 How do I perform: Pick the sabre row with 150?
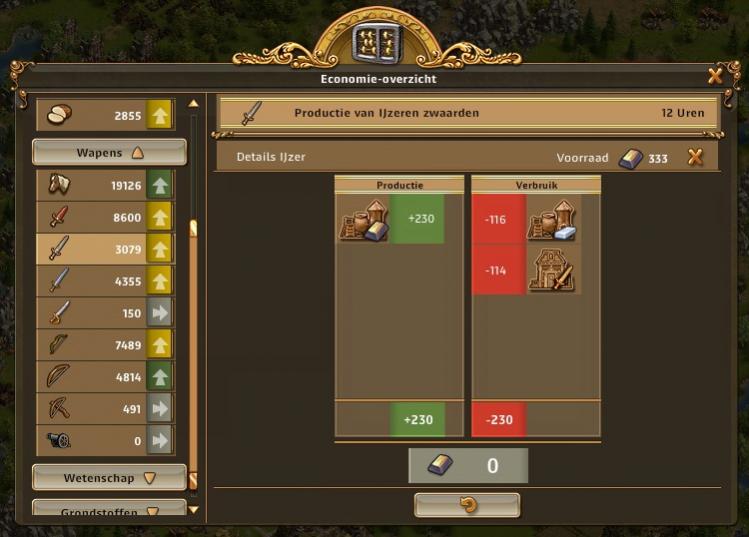point(105,312)
